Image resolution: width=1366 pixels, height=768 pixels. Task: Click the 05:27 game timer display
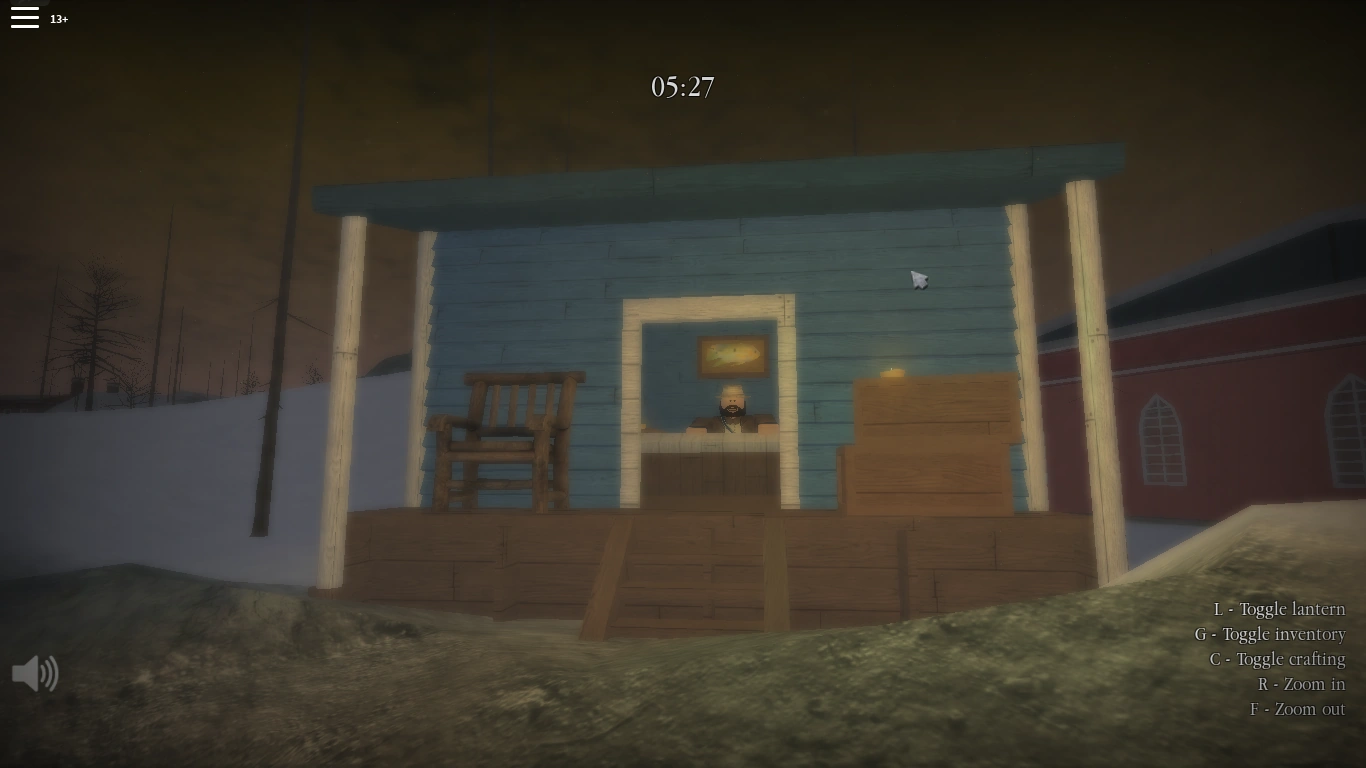(x=683, y=87)
